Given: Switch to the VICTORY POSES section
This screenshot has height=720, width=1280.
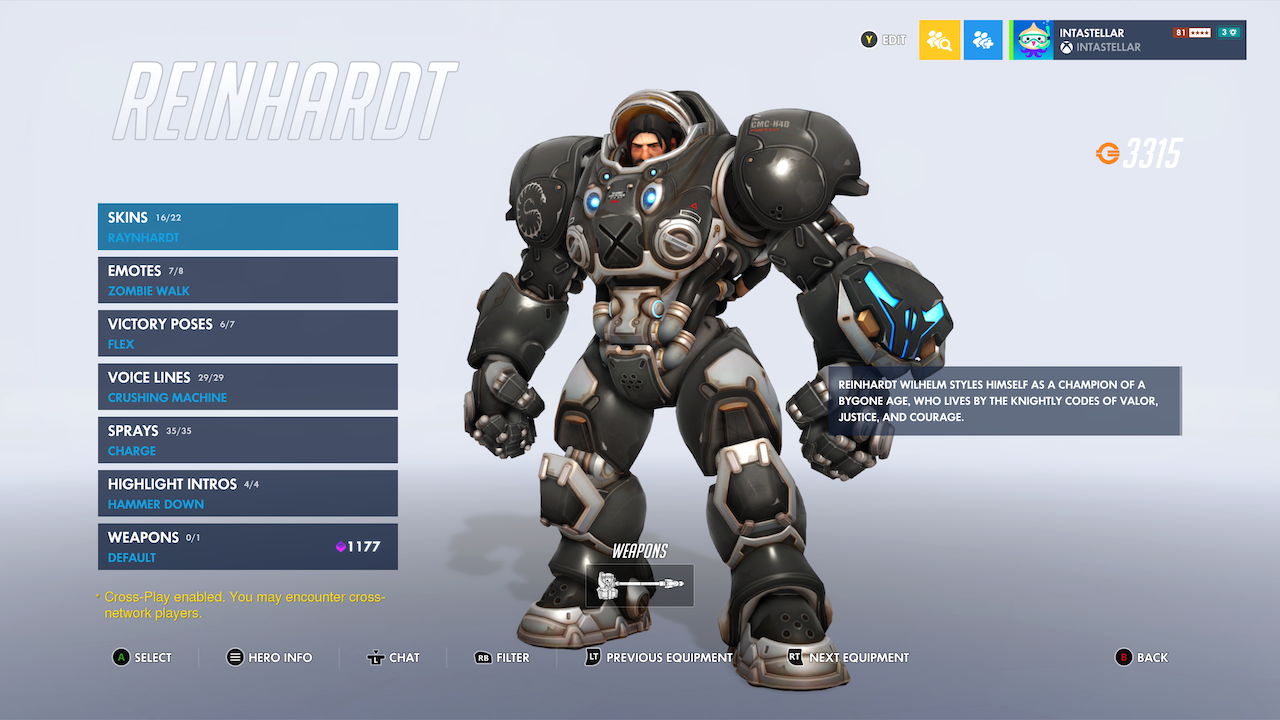Looking at the screenshot, I should (x=248, y=333).
